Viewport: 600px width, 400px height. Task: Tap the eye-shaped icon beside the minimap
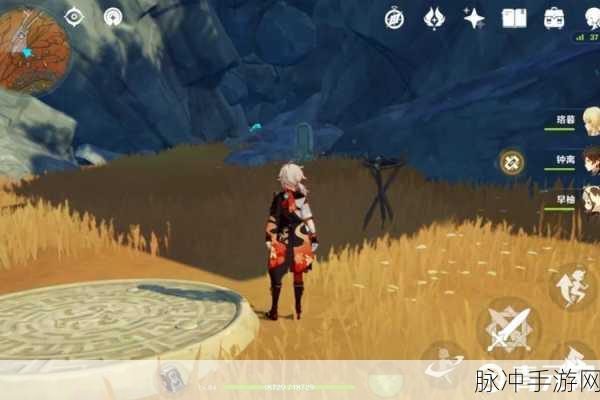[x=75, y=16]
